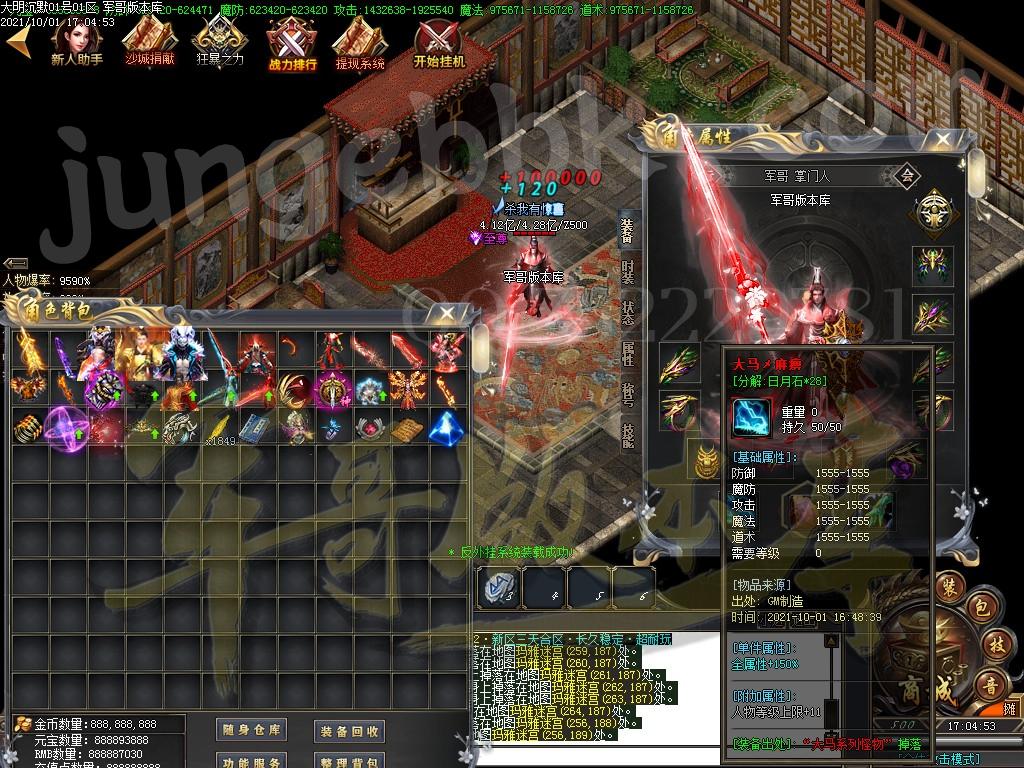Switch to the 时装 costume tab
The width and height of the screenshot is (1024, 768).
point(627,274)
